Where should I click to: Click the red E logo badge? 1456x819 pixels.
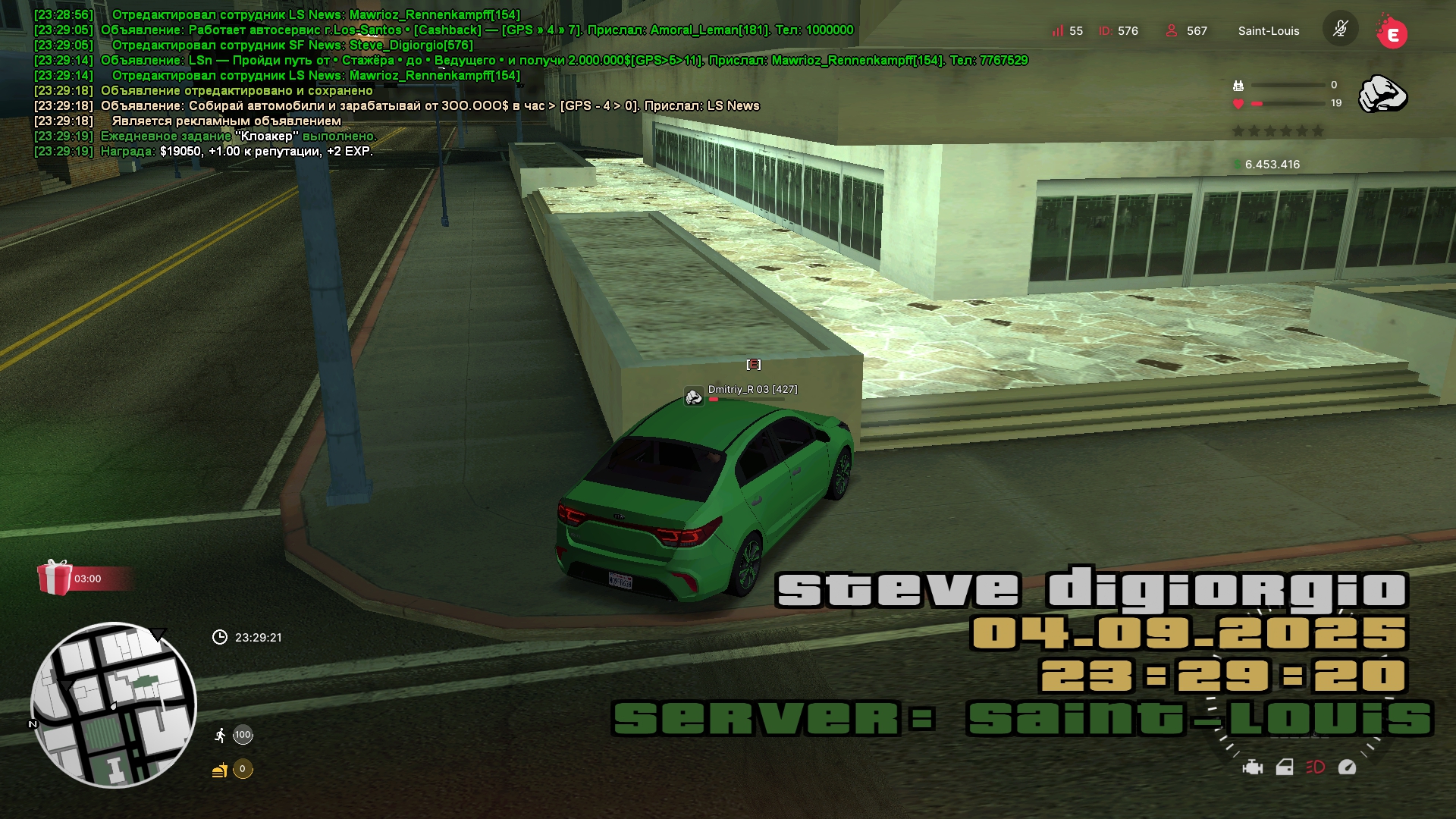click(1392, 33)
